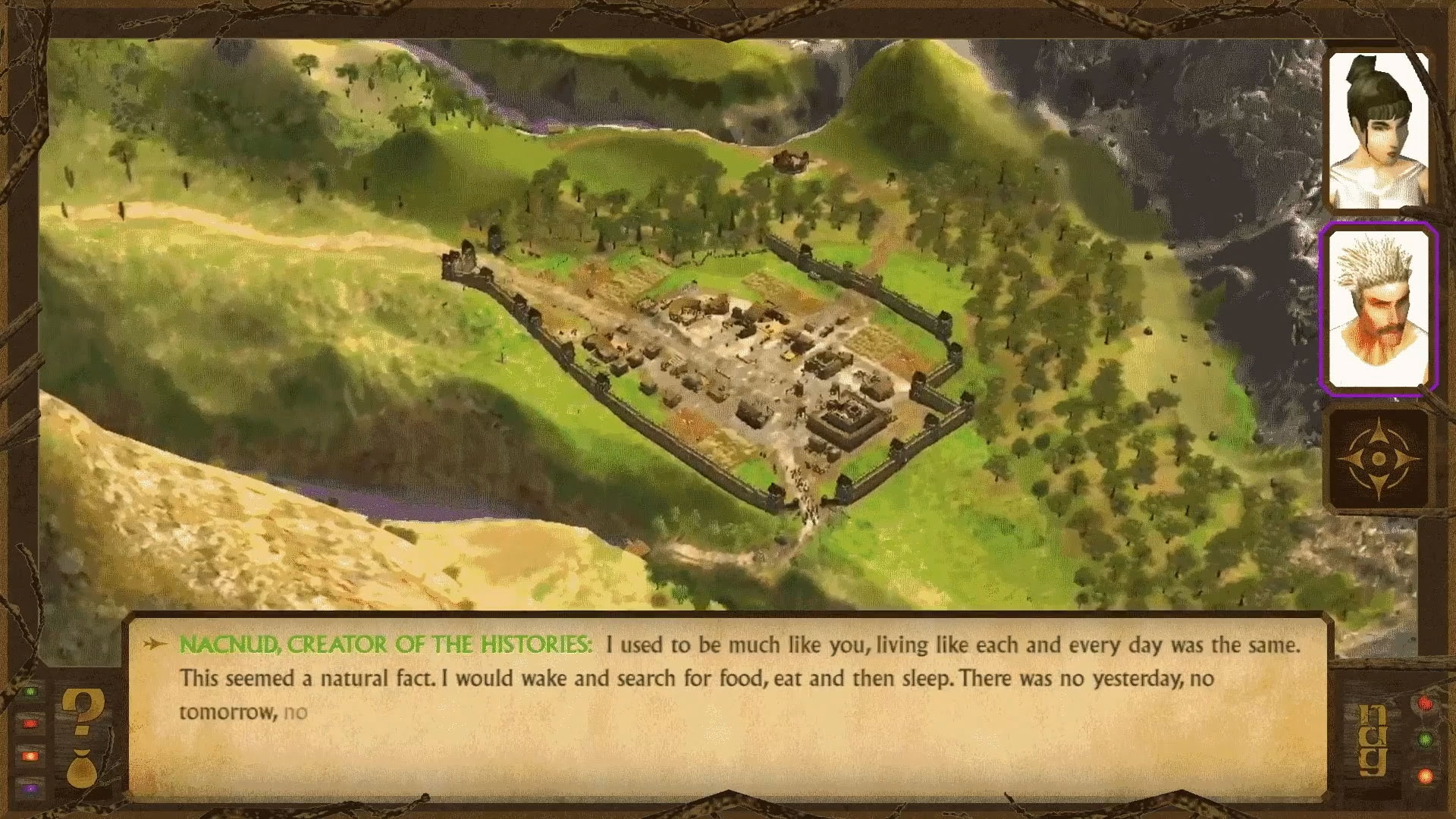Image resolution: width=1456 pixels, height=819 pixels.
Task: Click the purple gem indicator
Action: (30, 788)
